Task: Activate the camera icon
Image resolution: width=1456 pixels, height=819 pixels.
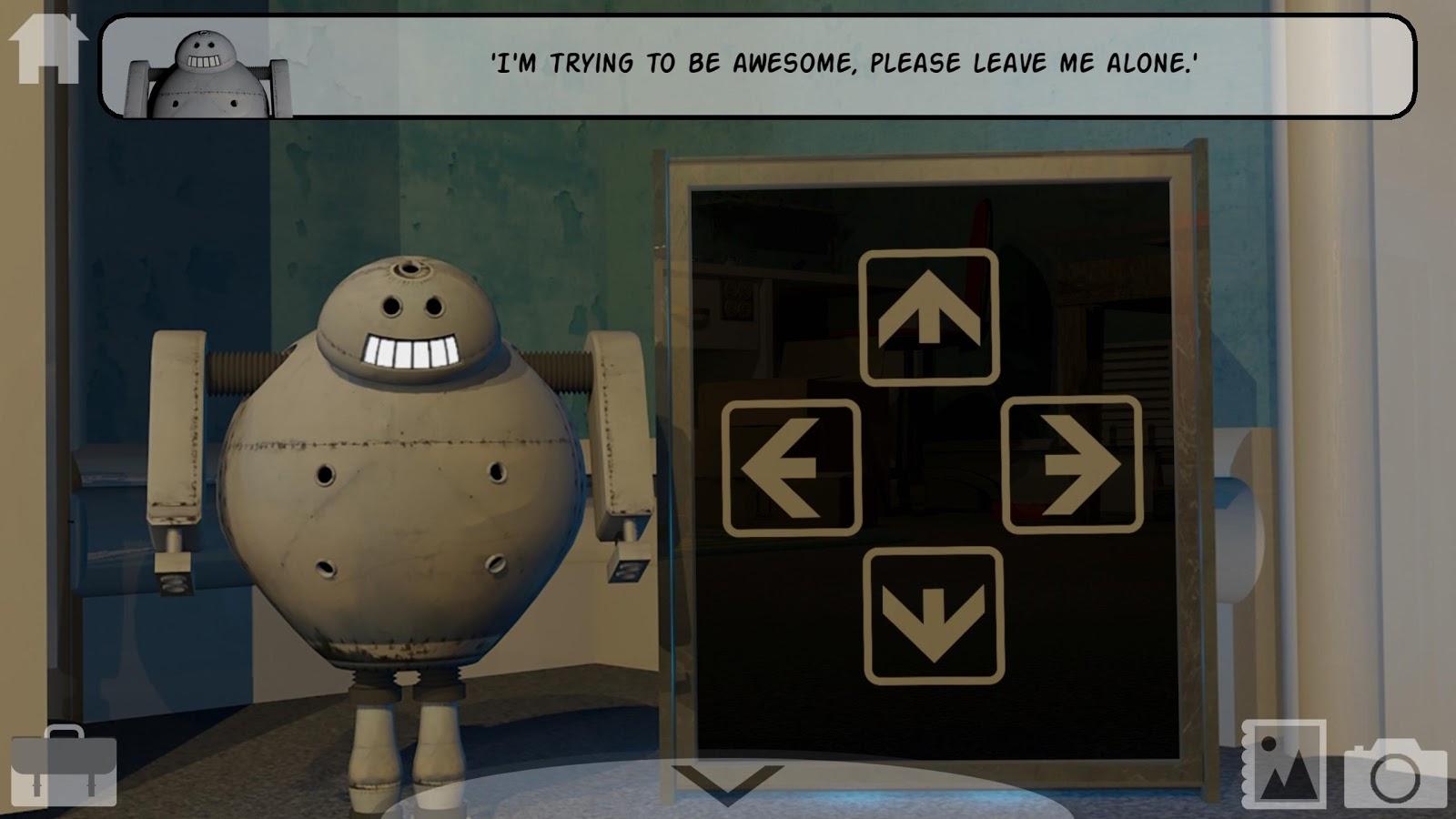Action: pyautogui.click(x=1395, y=772)
